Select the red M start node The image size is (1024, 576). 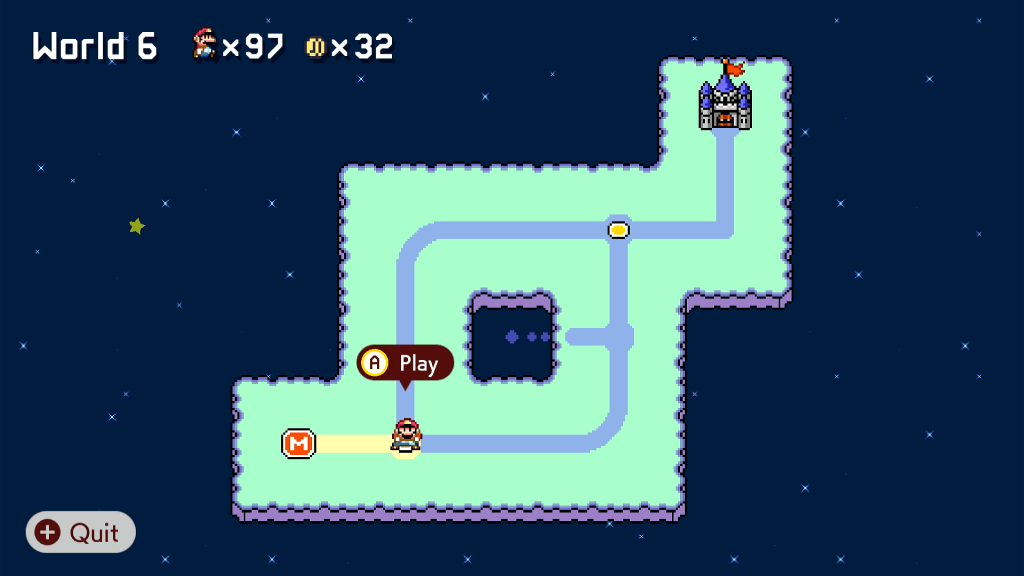(x=298, y=443)
